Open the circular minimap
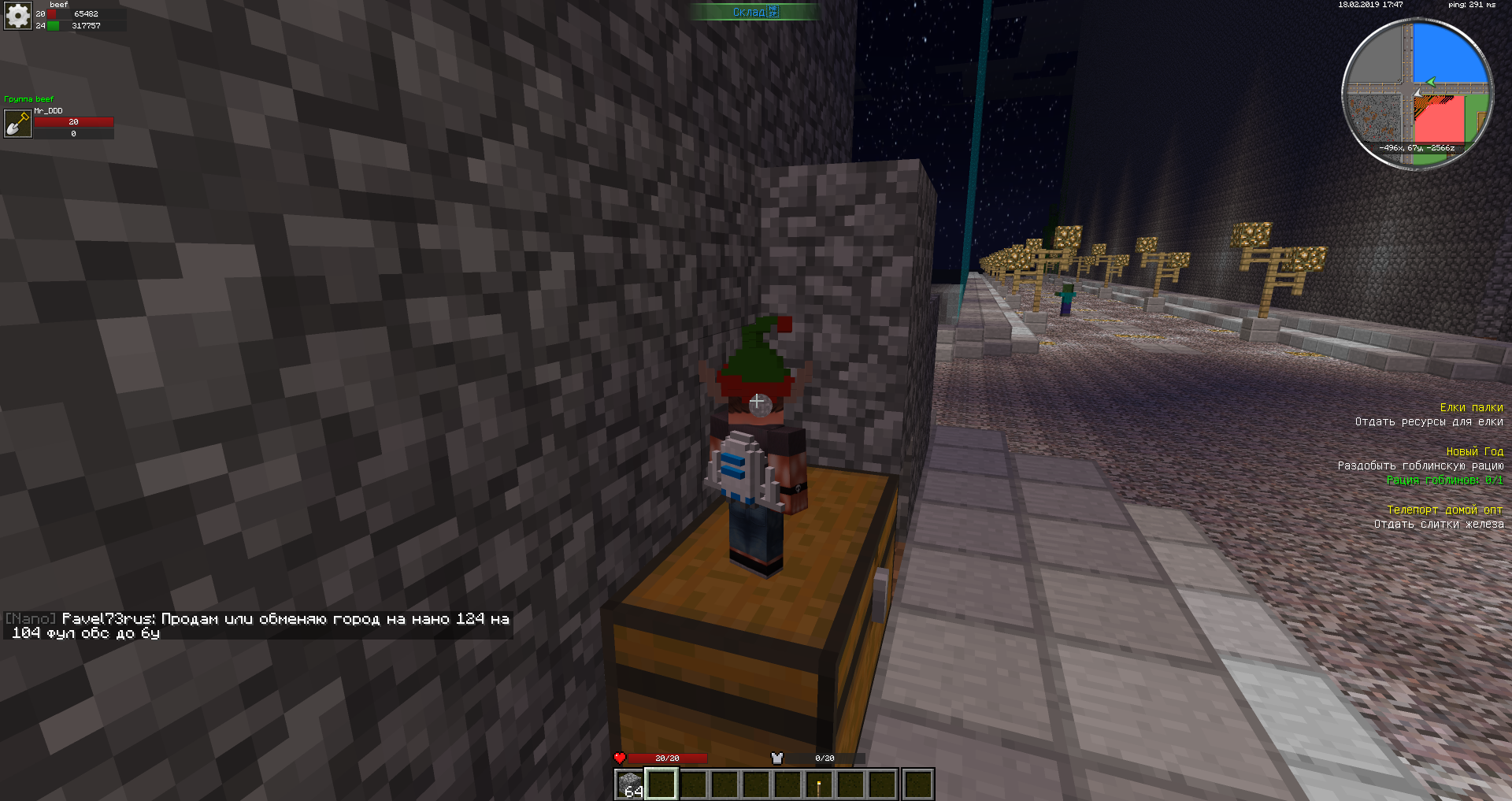Image resolution: width=1512 pixels, height=801 pixels. click(x=1417, y=94)
